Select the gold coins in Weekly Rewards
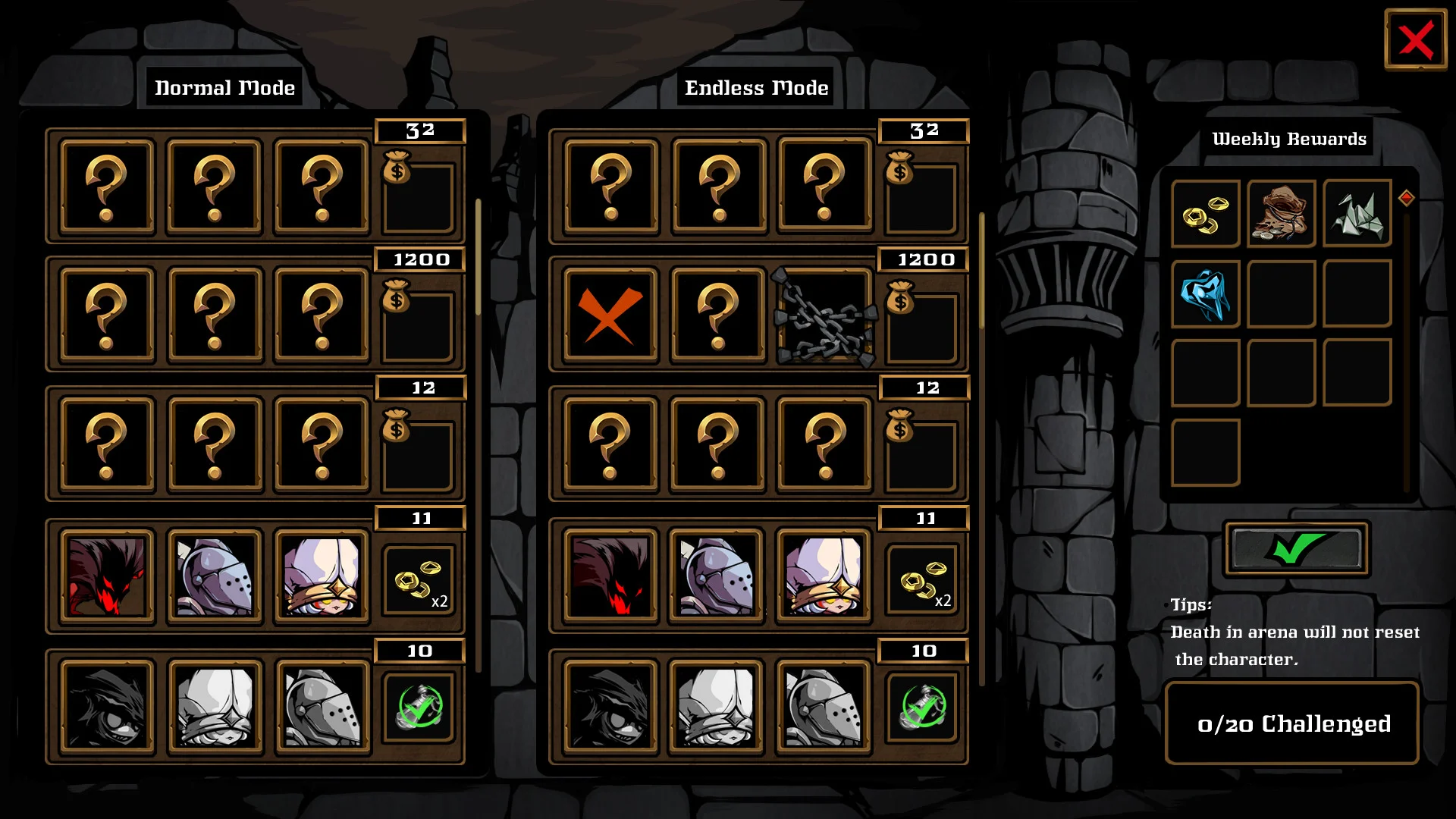This screenshot has height=819, width=1456. 1204,215
